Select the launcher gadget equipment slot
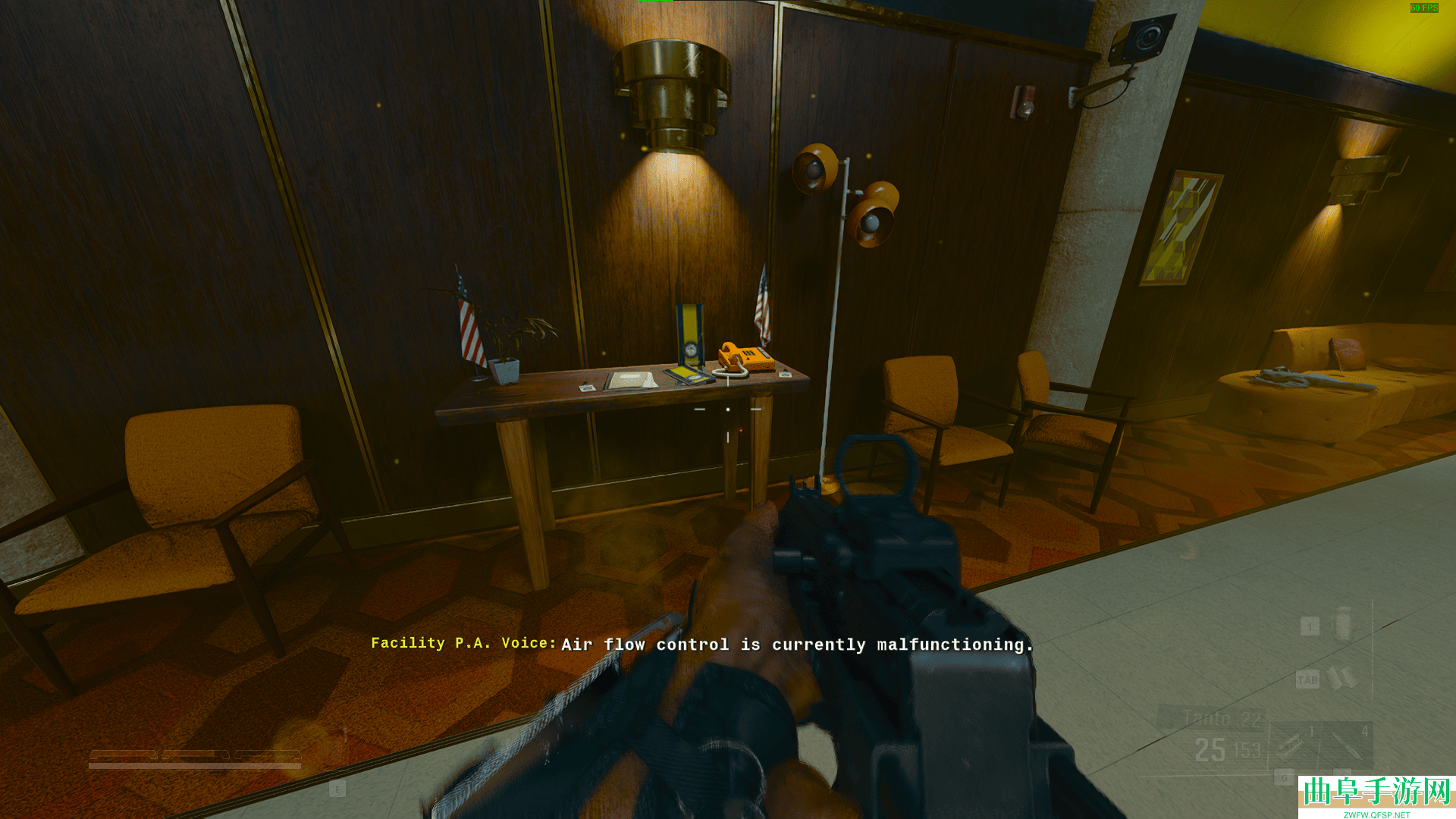This screenshot has width=1456, height=819. (1291, 745)
